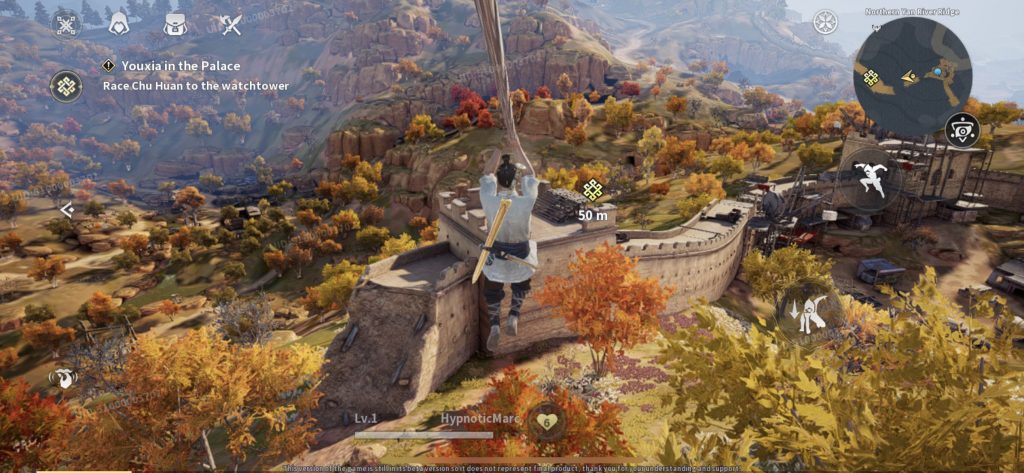Tap the small mount whistle icon

click(63, 377)
